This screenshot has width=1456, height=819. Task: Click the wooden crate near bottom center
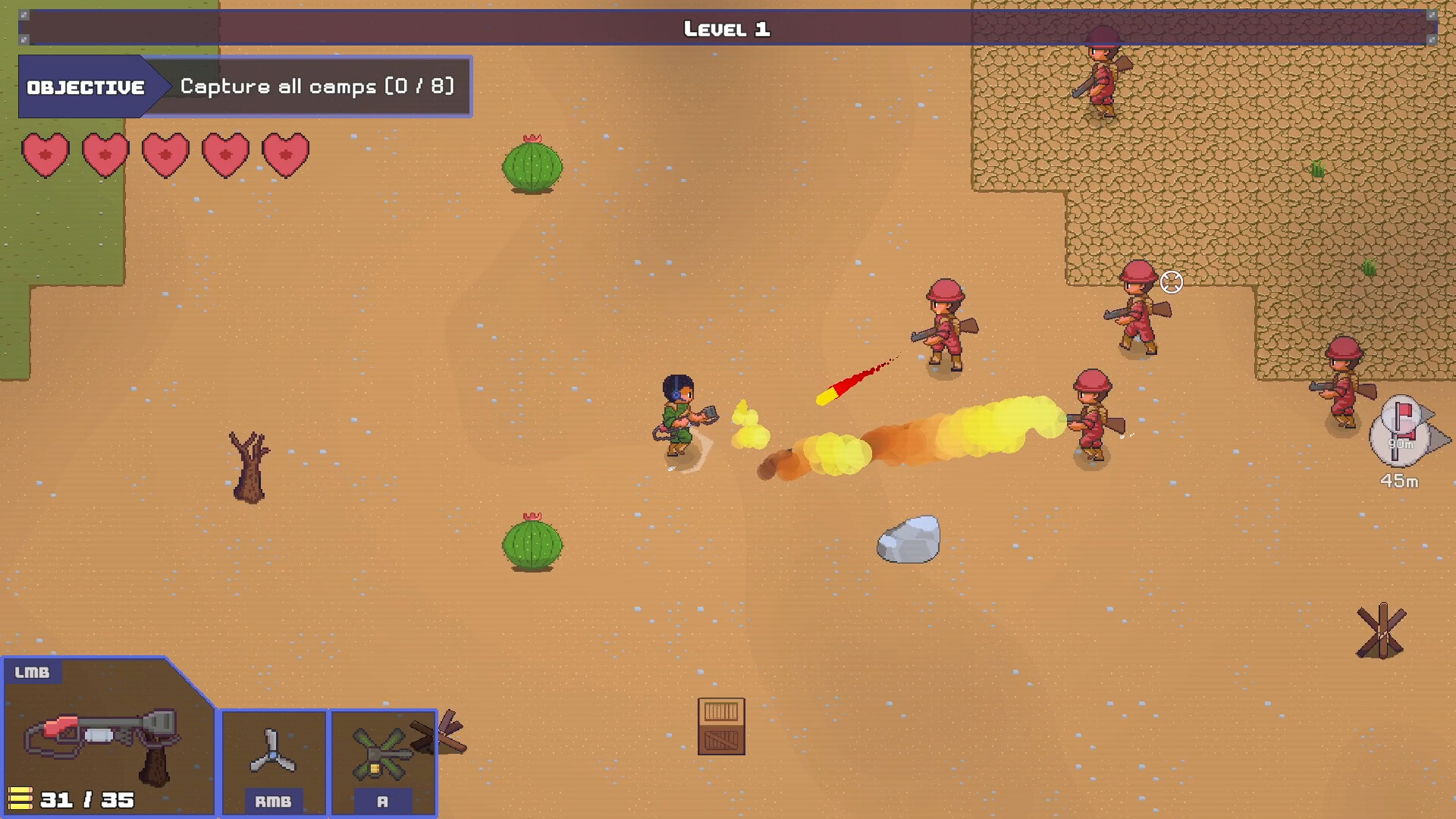click(720, 726)
